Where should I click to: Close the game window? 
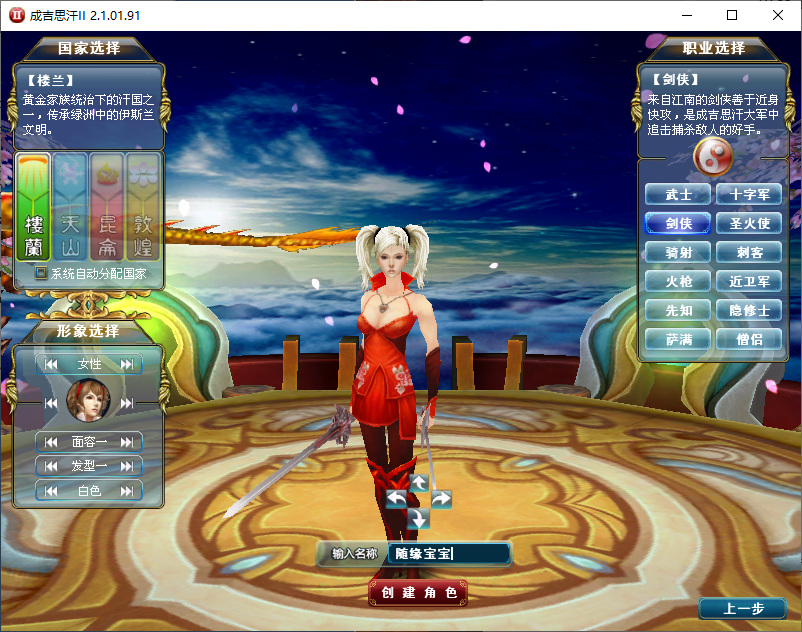778,15
